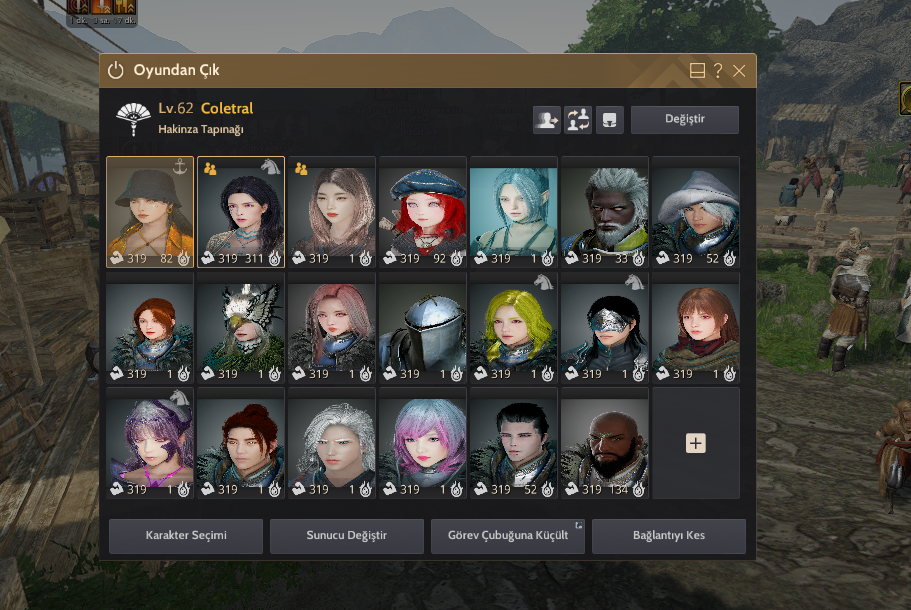The height and width of the screenshot is (610, 911).
Task: Select the teal-haired elf character
Action: [513, 212]
